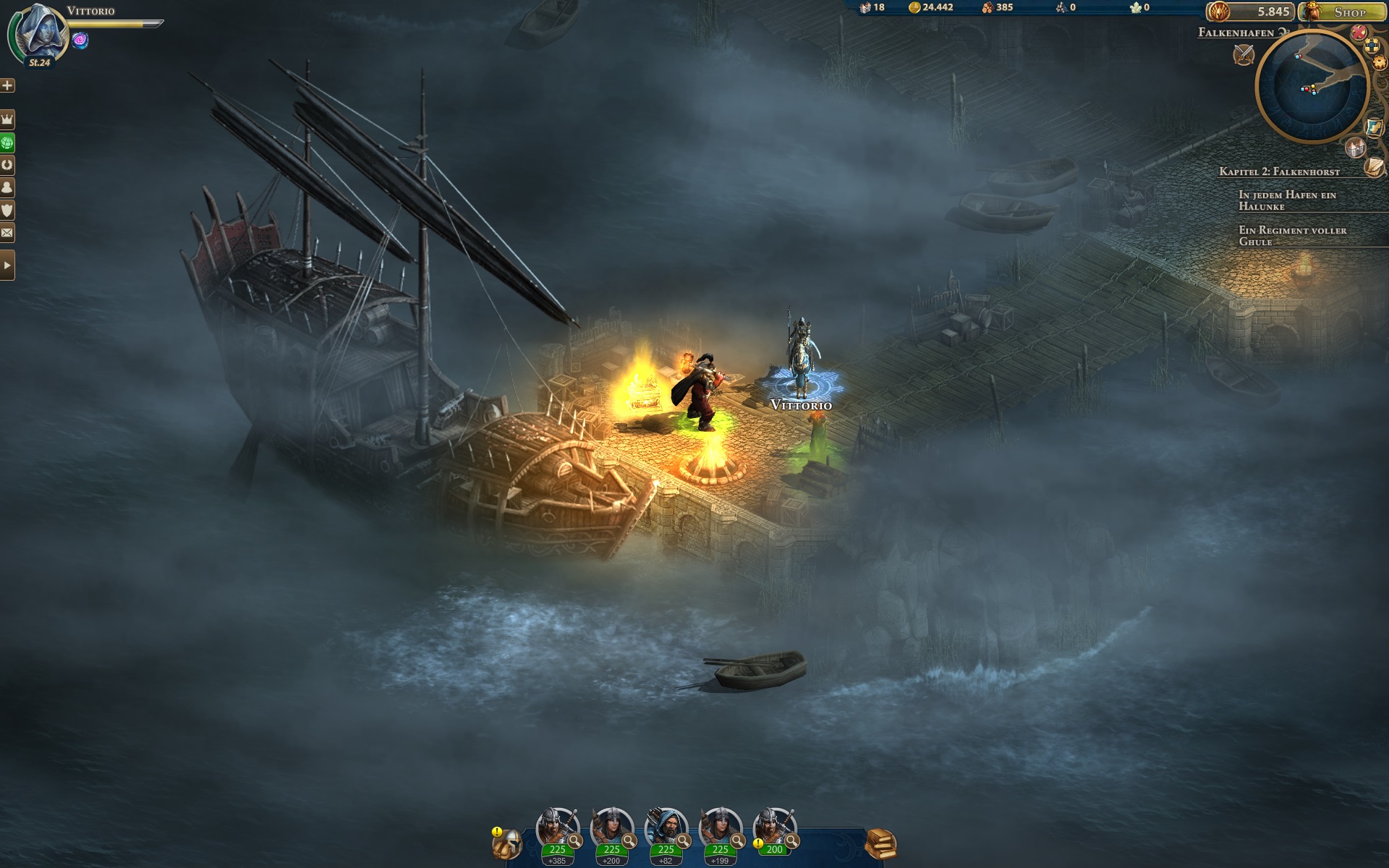Click the red X button beside the minimap
Image resolution: width=1389 pixels, height=868 pixels.
(x=1359, y=33)
